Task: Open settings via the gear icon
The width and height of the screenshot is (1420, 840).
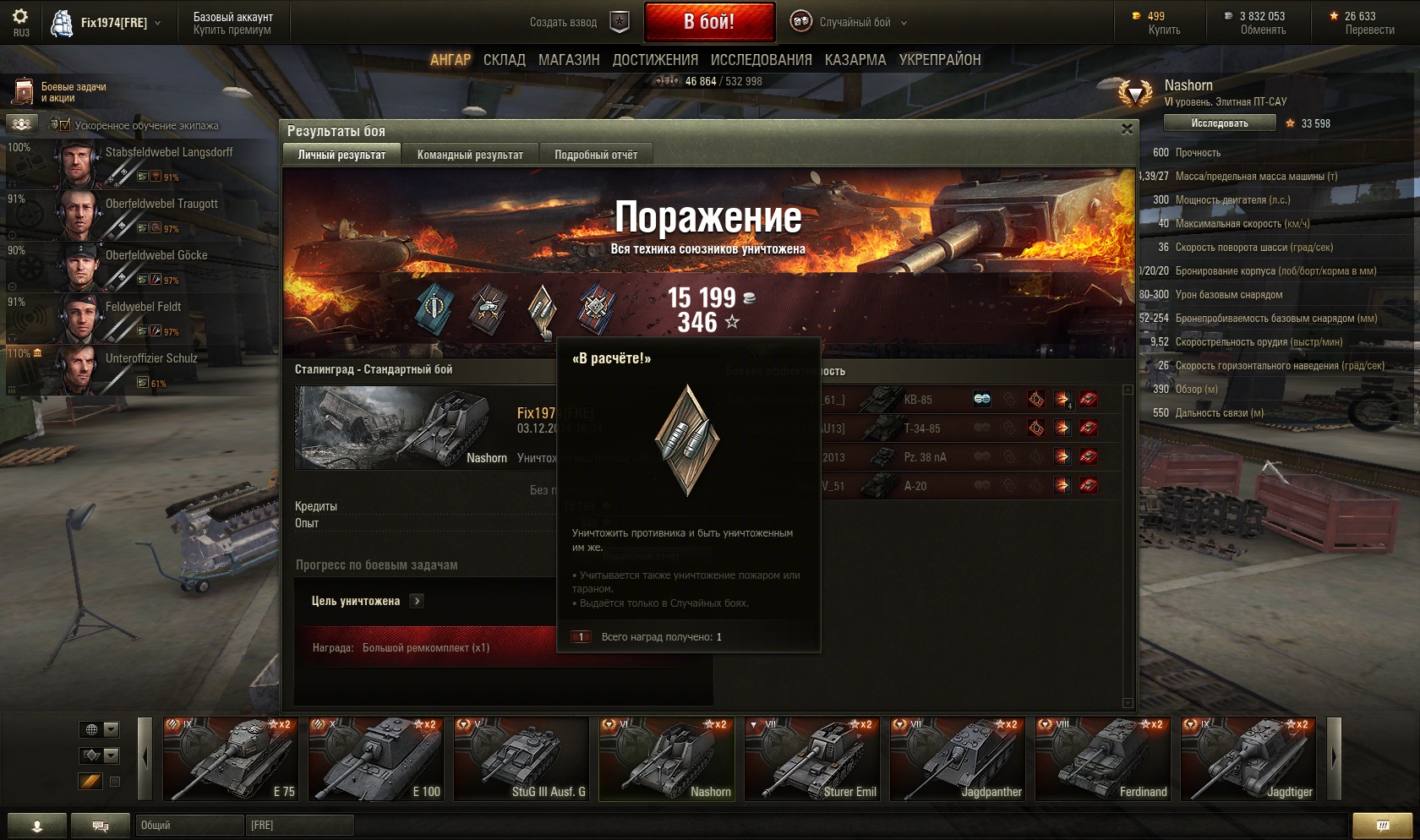Action: [x=20, y=16]
